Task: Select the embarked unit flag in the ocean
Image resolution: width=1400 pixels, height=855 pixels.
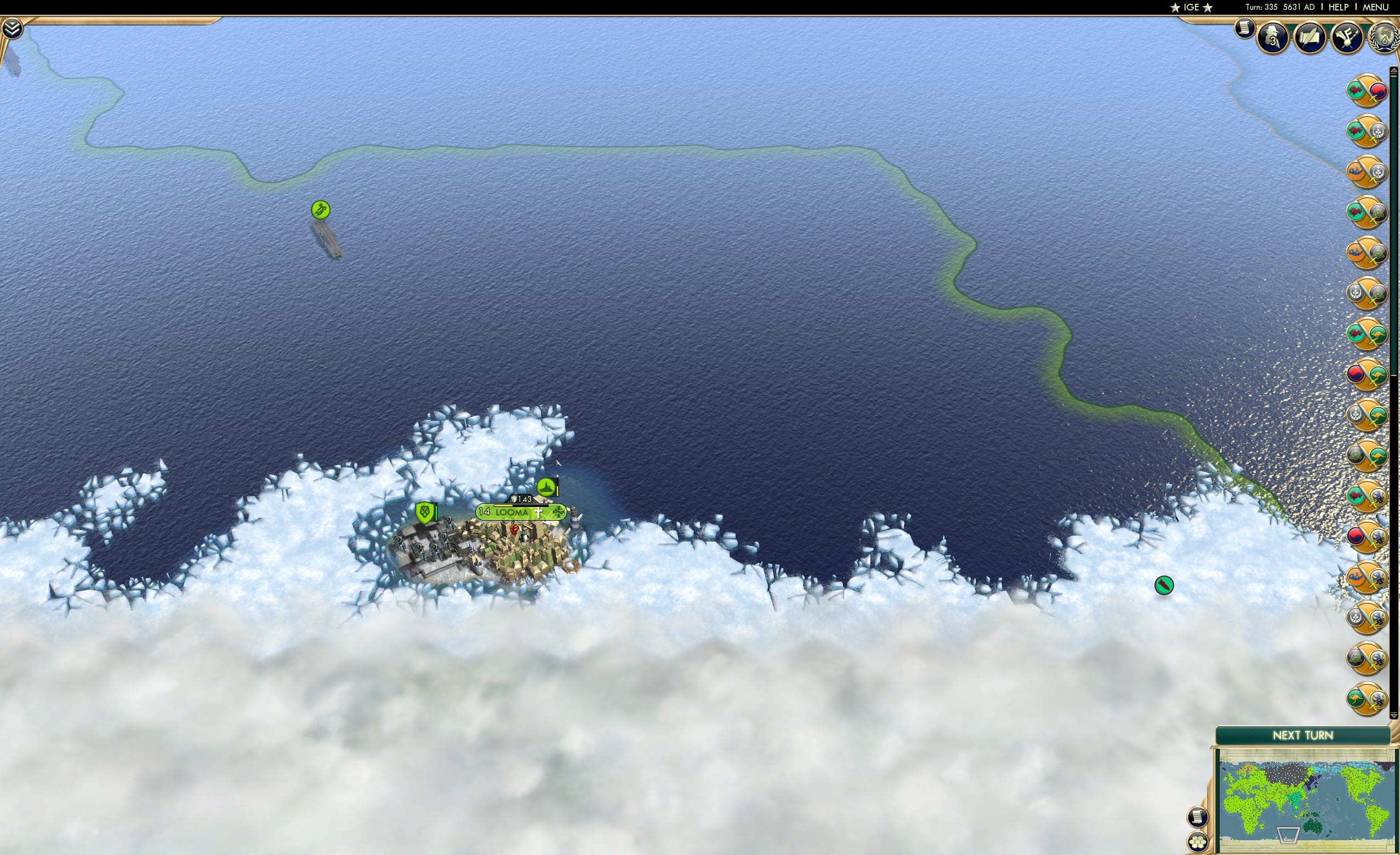Action: click(x=321, y=209)
